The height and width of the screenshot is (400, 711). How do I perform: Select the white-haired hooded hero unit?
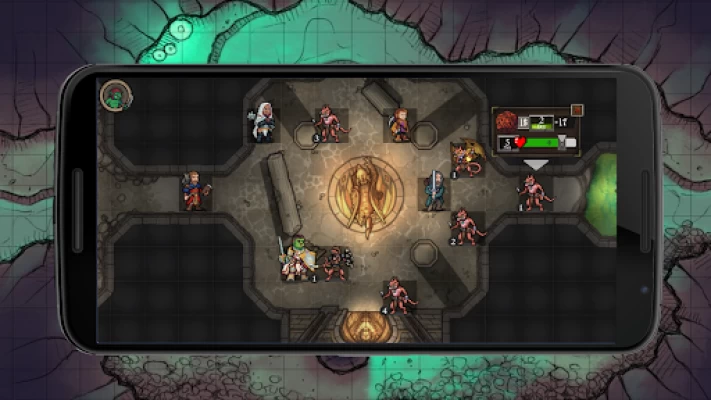(x=263, y=124)
